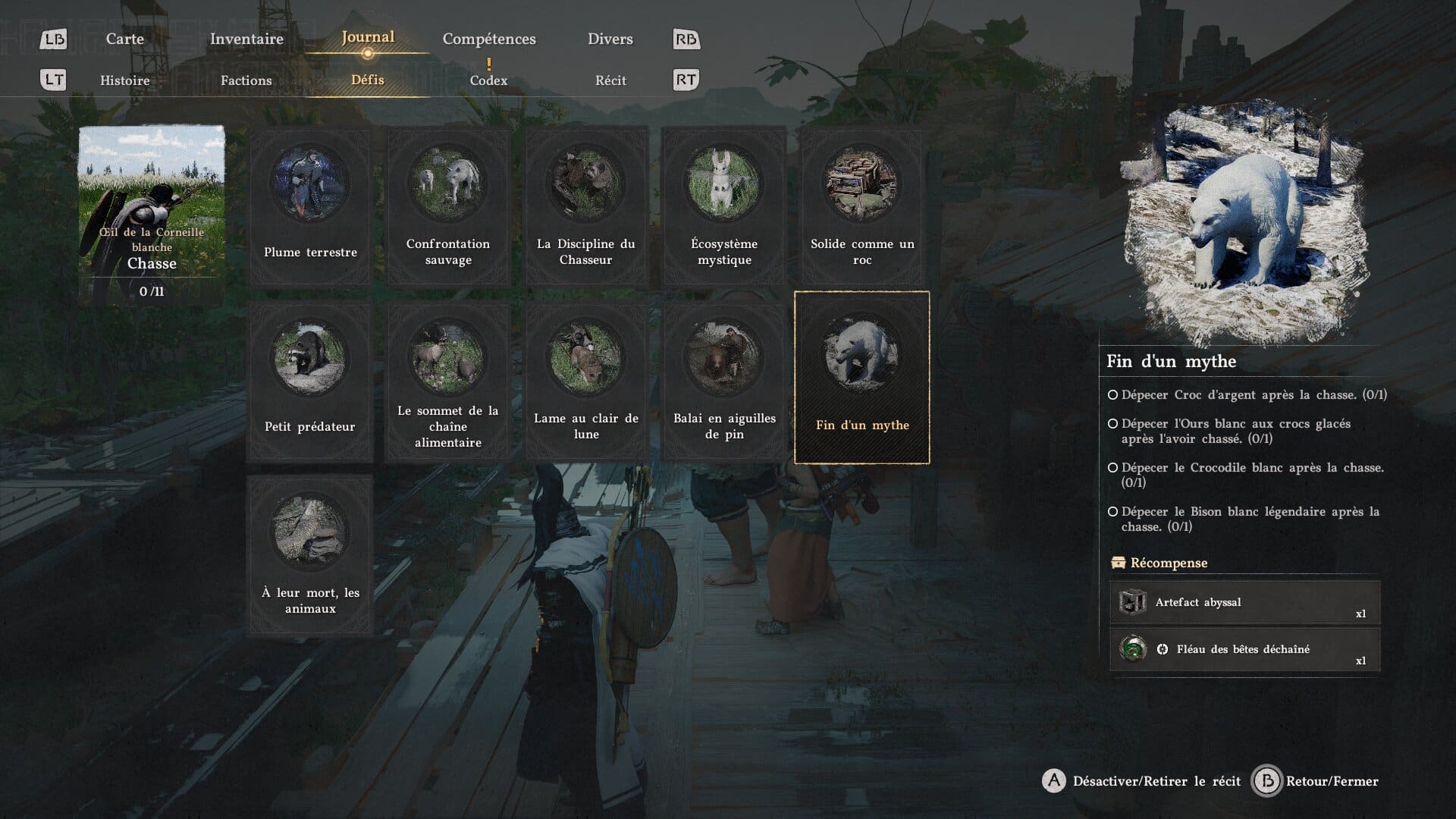Open La Discipline du Chasseur challenge
Screen dimensions: 1456x819
coord(586,206)
